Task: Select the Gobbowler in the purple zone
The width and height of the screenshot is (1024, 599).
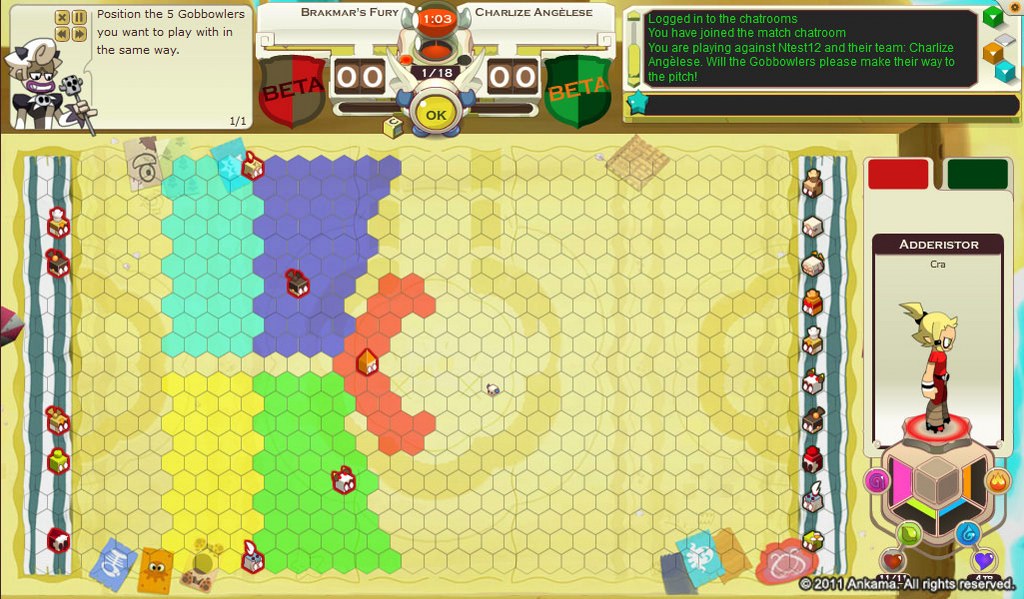Action: (297, 283)
